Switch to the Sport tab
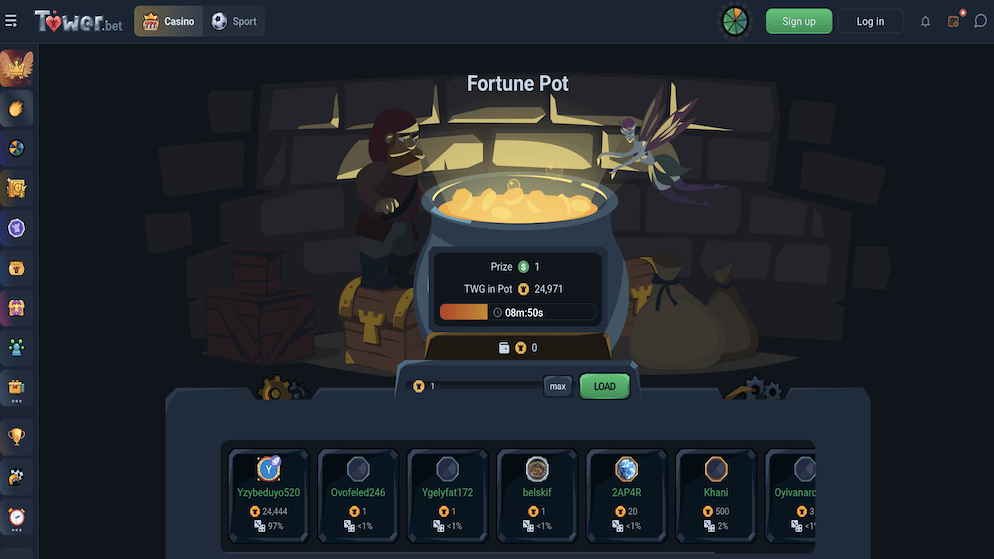This screenshot has width=994, height=559. point(235,21)
